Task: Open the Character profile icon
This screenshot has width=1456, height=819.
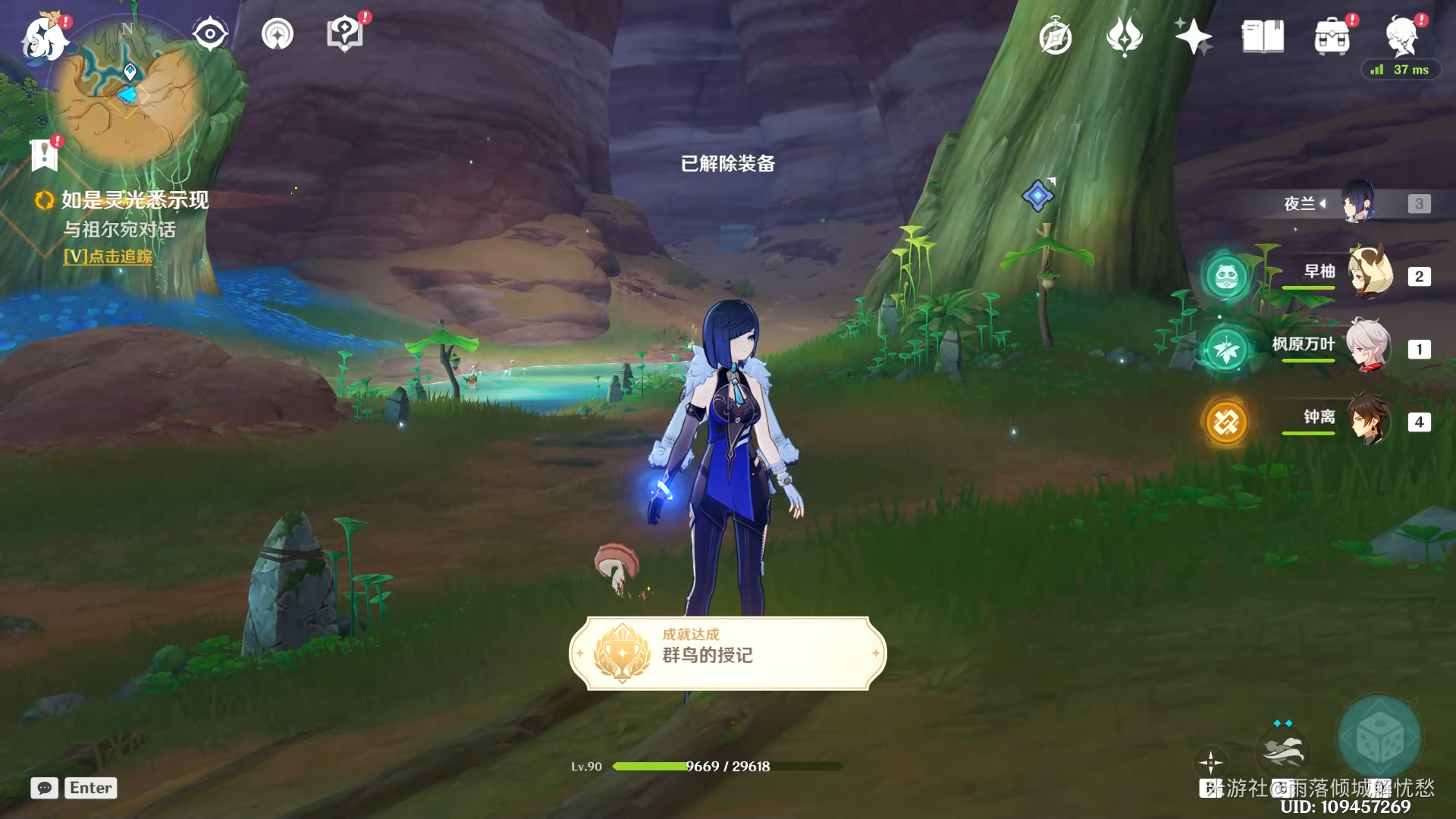Action: (1403, 38)
